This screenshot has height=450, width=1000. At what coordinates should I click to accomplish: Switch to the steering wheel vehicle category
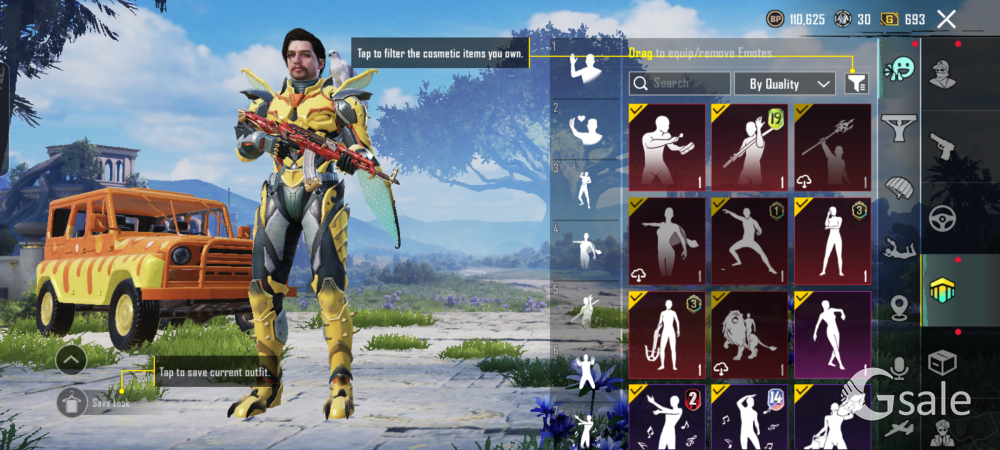(x=942, y=218)
